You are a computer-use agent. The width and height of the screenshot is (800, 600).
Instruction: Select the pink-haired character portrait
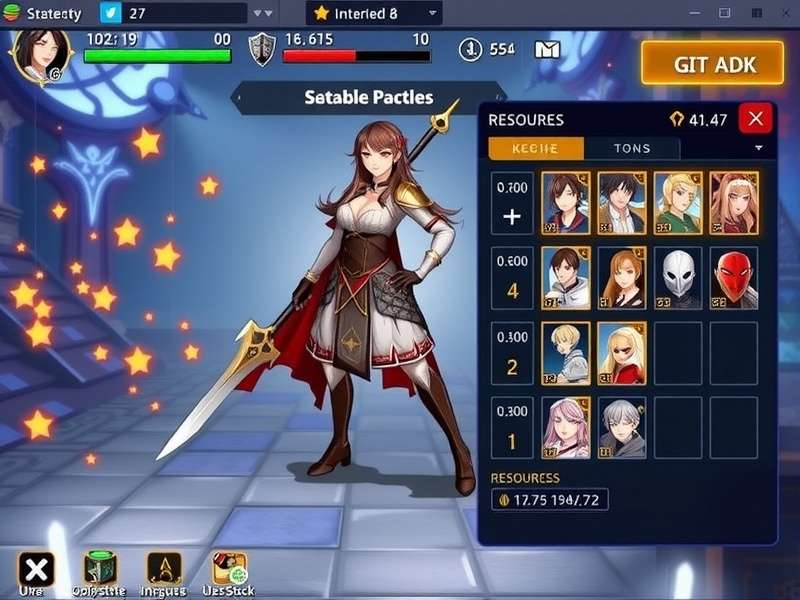tap(566, 427)
